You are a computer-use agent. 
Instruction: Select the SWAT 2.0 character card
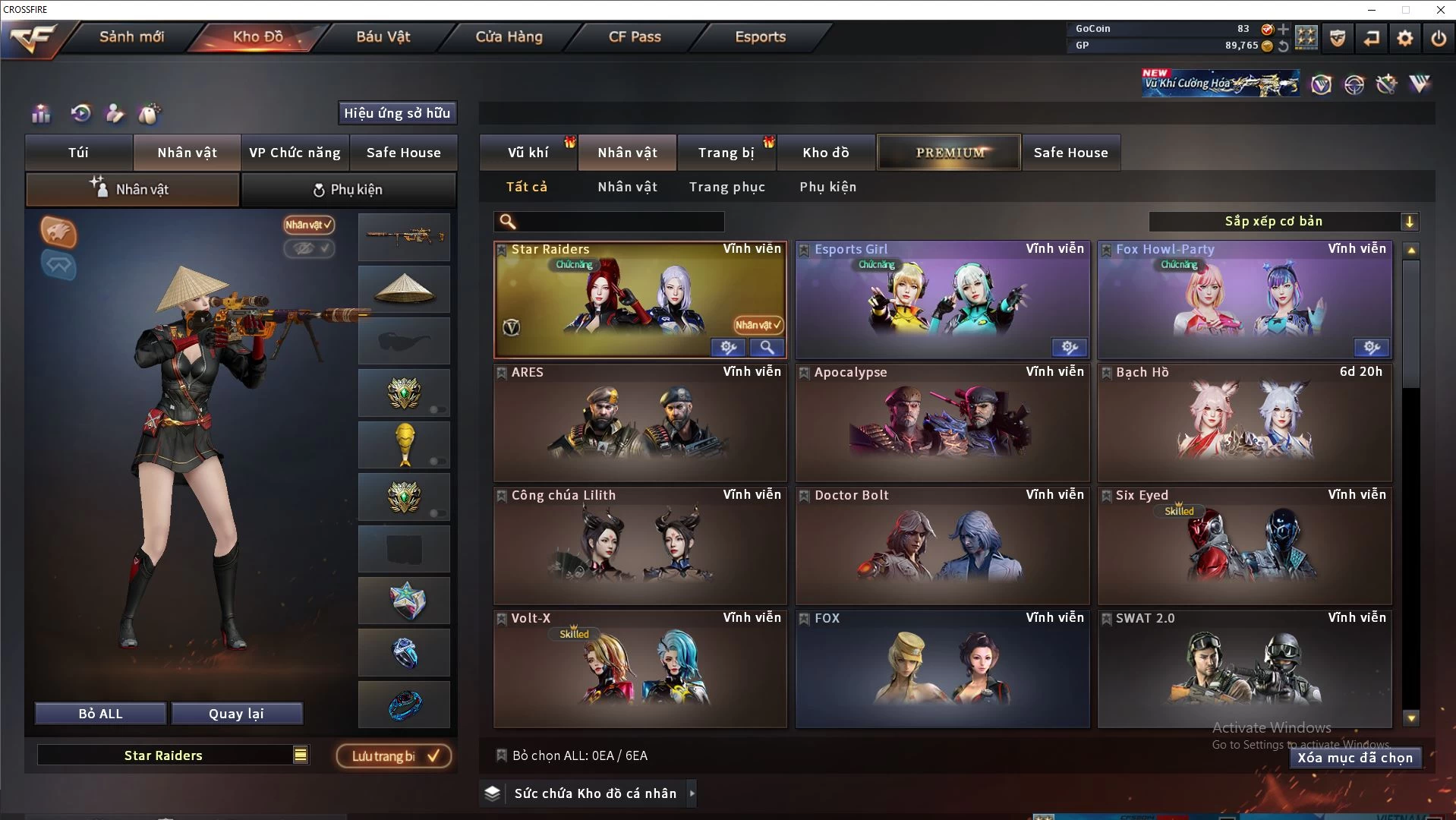(x=1244, y=669)
